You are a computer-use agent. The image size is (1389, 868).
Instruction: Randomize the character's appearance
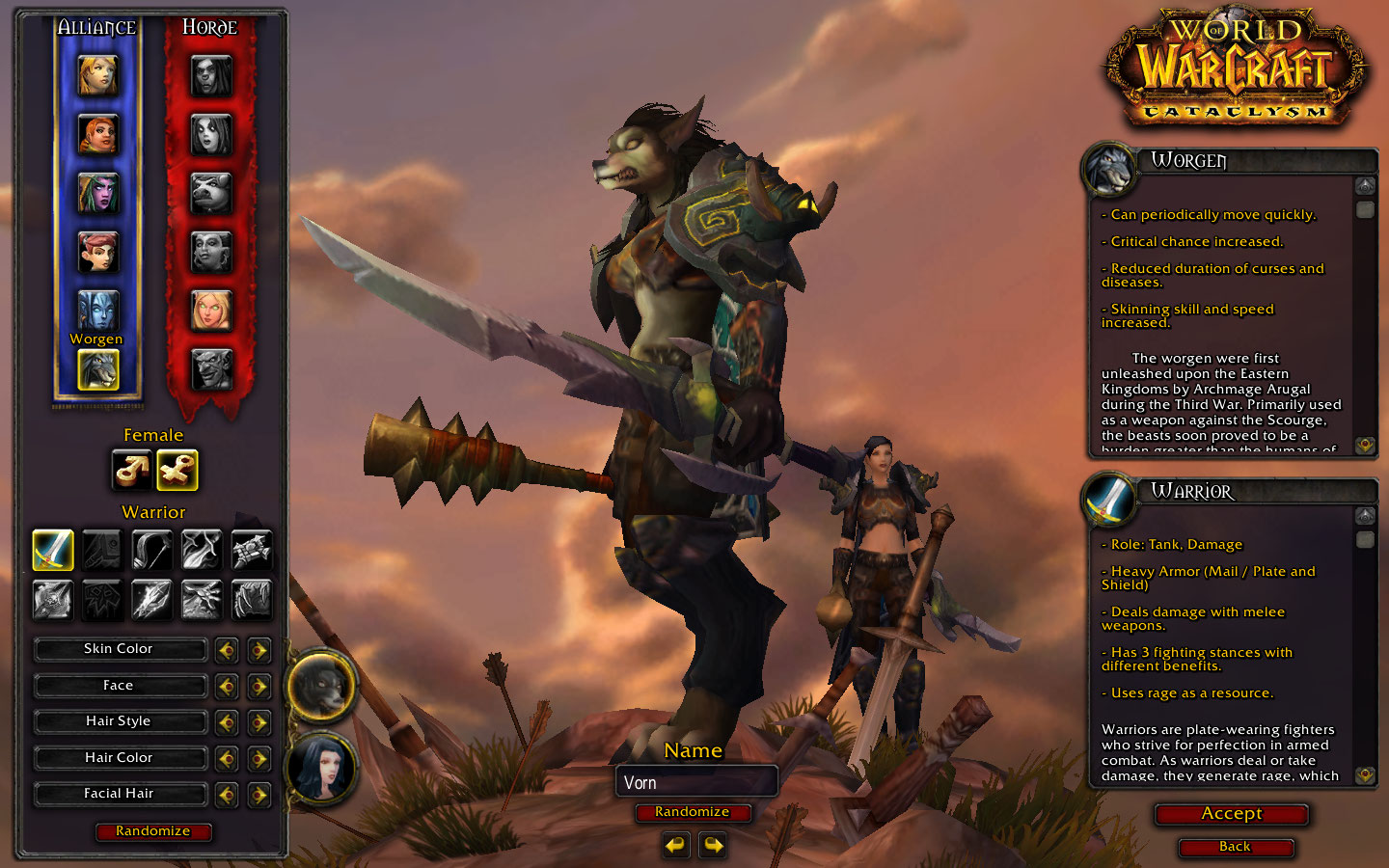[x=153, y=831]
